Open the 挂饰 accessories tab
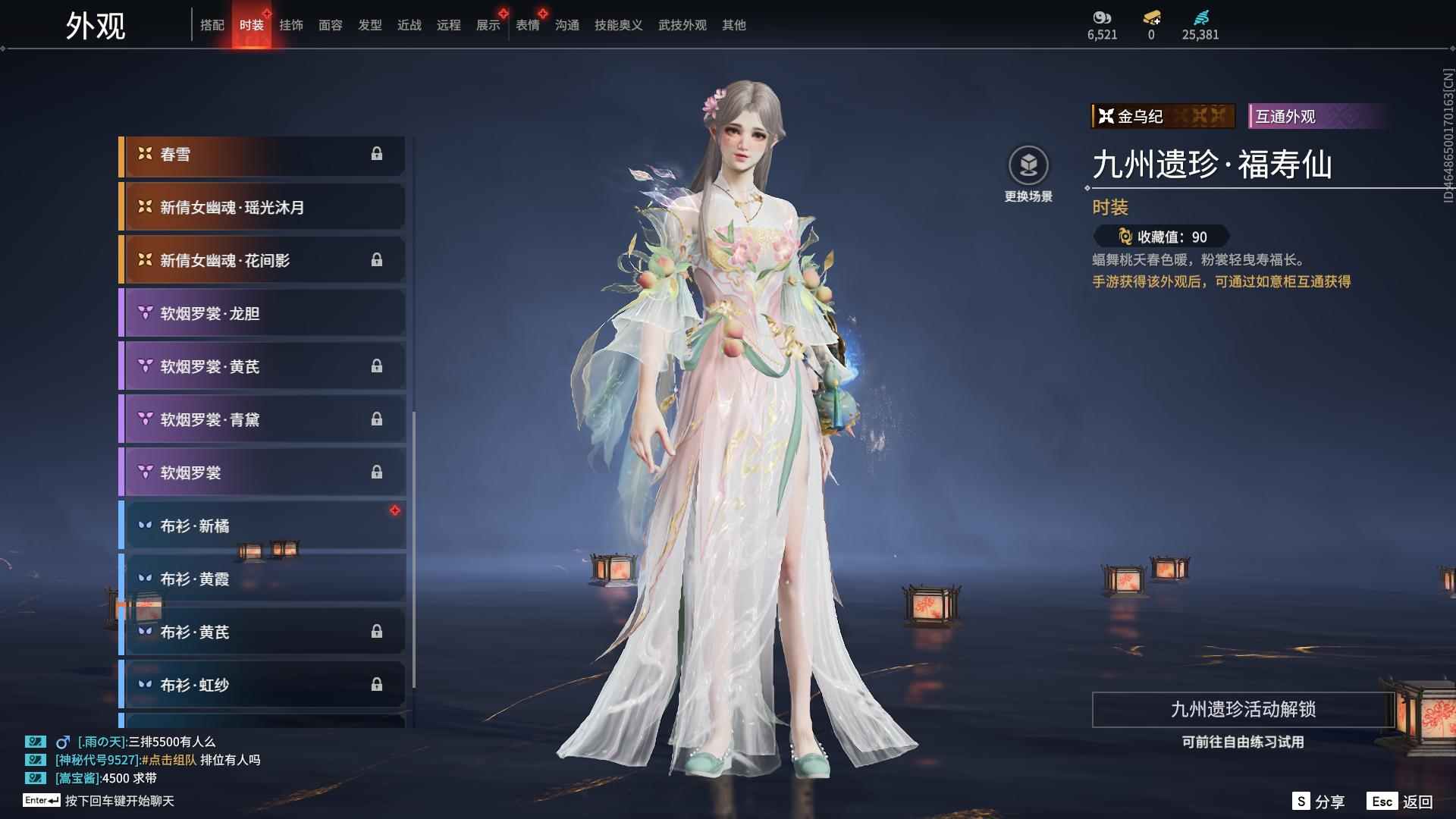Viewport: 1456px width, 819px height. pyautogui.click(x=290, y=25)
